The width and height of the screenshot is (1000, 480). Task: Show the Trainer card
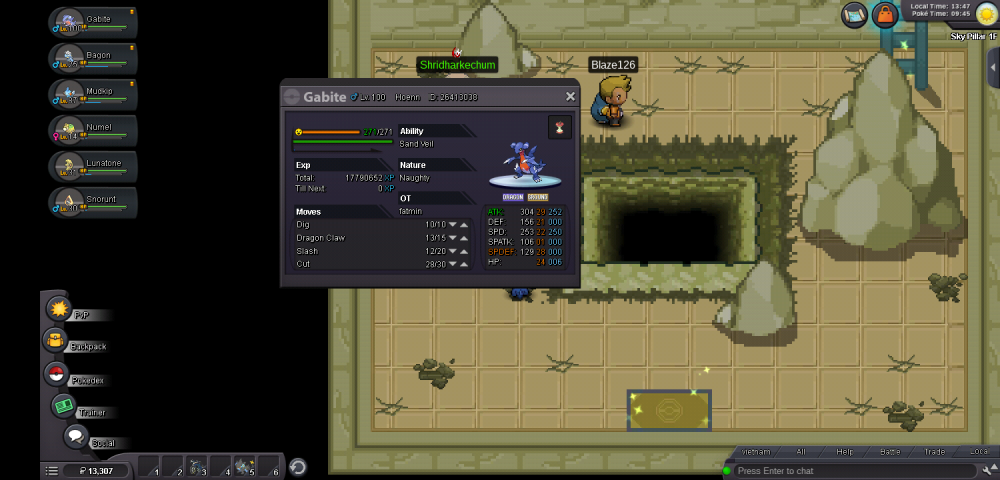(x=65, y=407)
